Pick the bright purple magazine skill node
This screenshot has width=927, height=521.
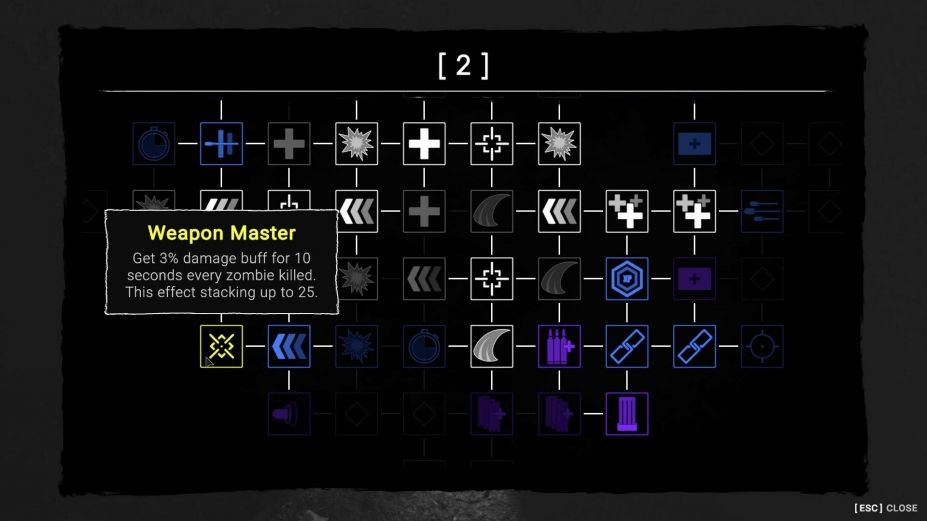pos(627,414)
